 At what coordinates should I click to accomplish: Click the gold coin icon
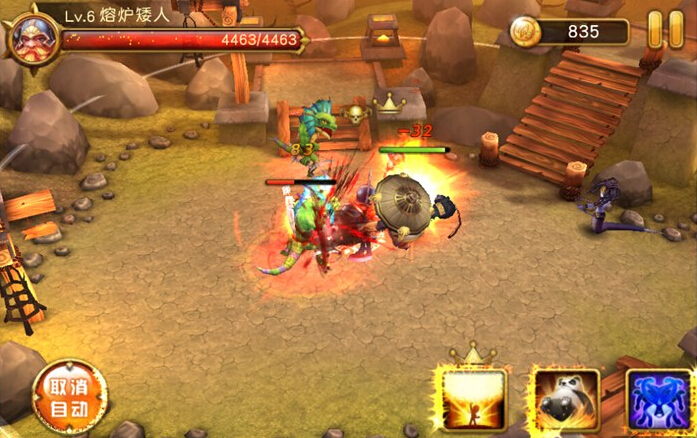pyautogui.click(x=526, y=32)
